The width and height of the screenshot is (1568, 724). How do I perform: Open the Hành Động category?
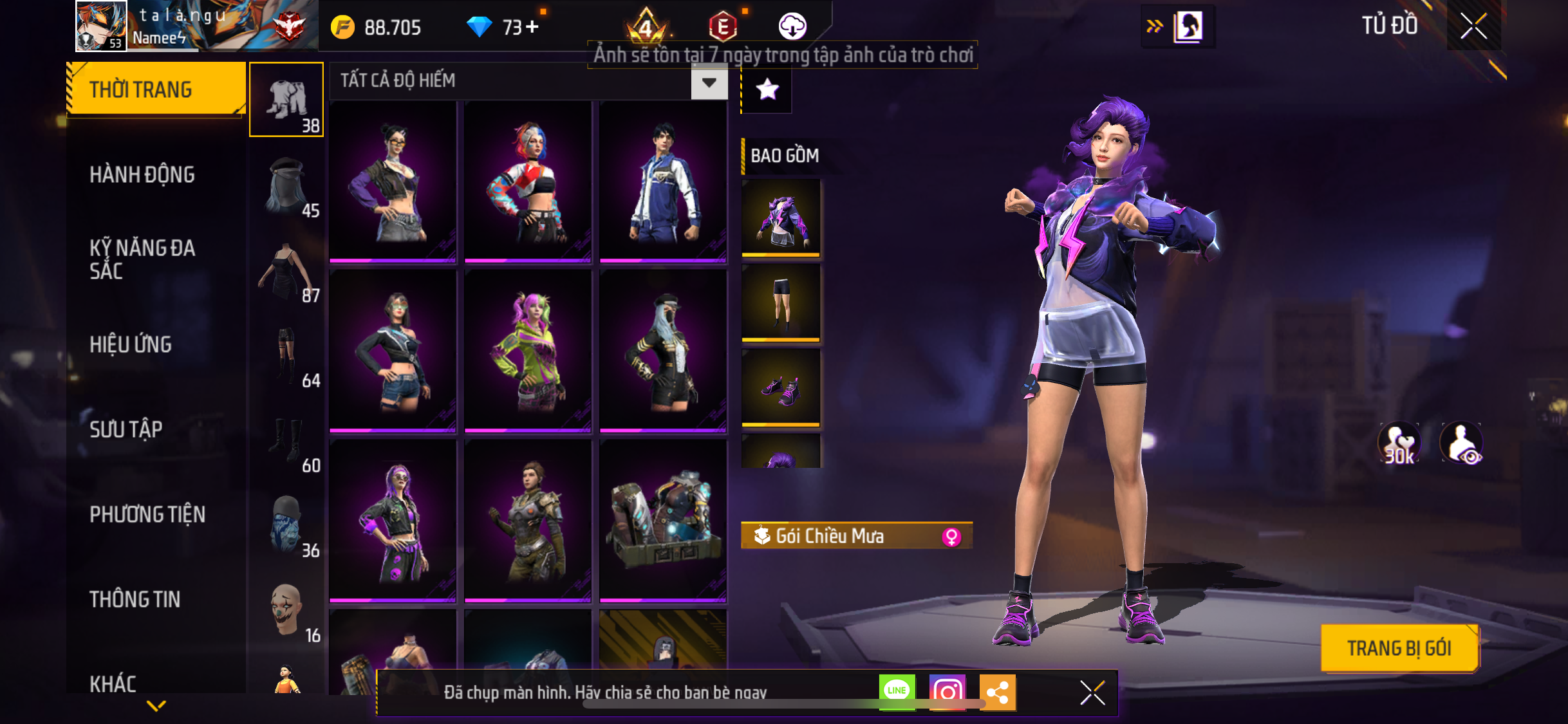pos(142,174)
